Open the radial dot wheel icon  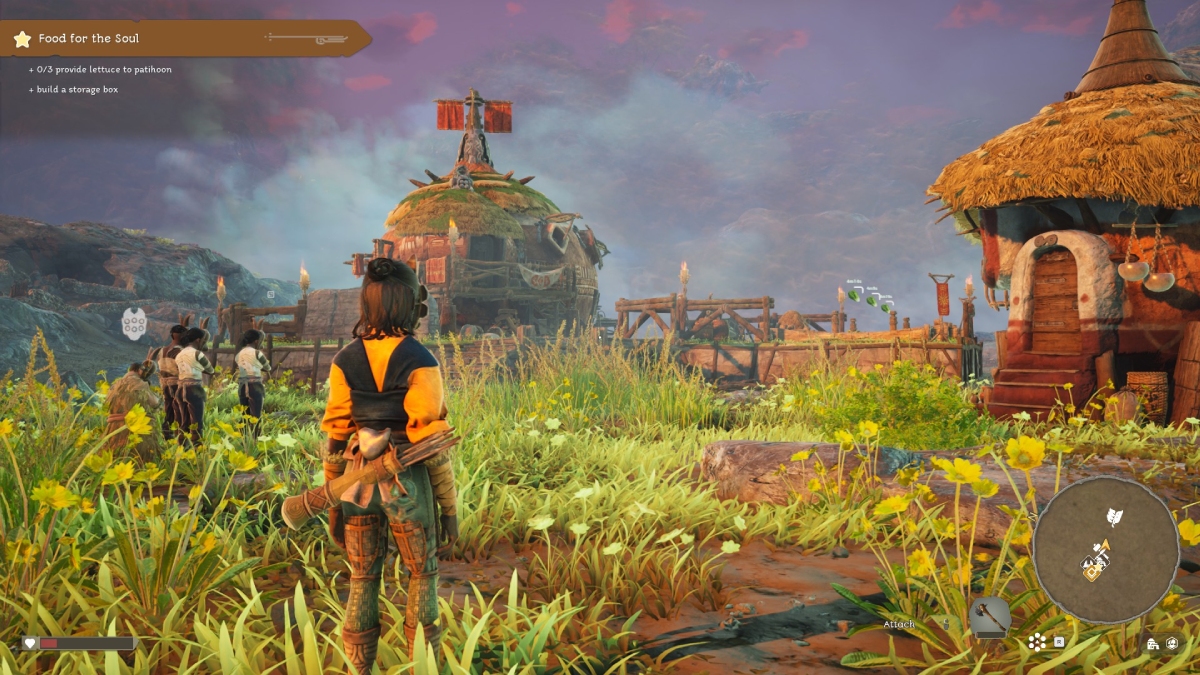coord(1037,641)
